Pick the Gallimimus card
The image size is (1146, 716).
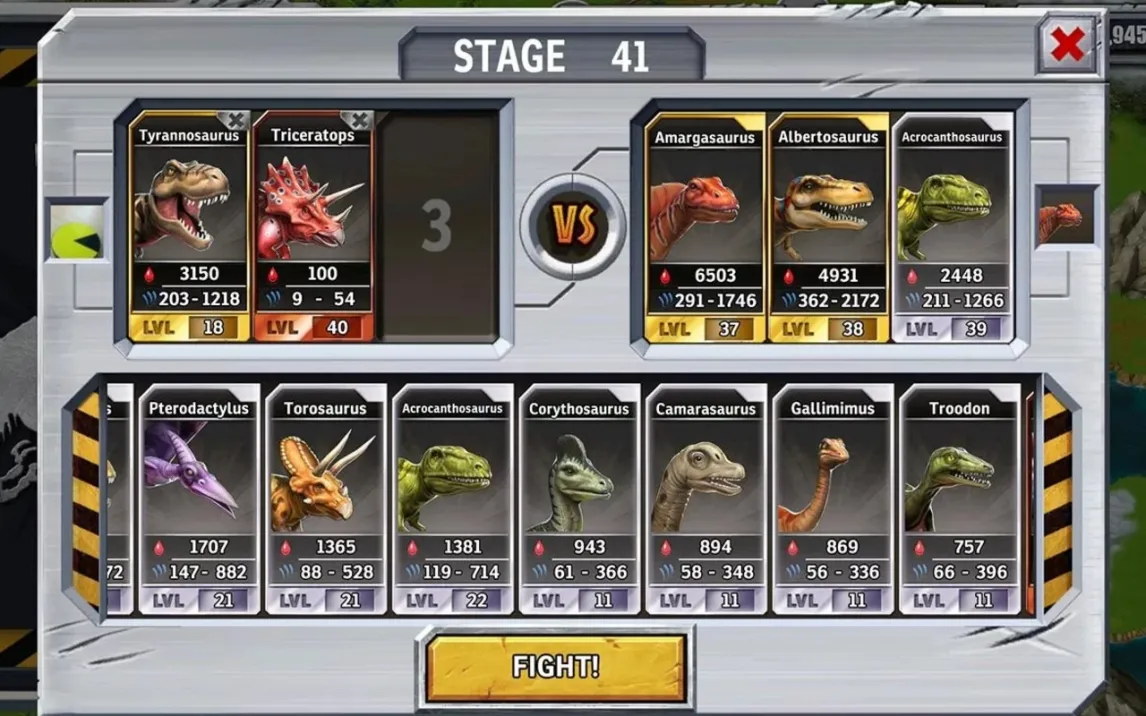833,498
